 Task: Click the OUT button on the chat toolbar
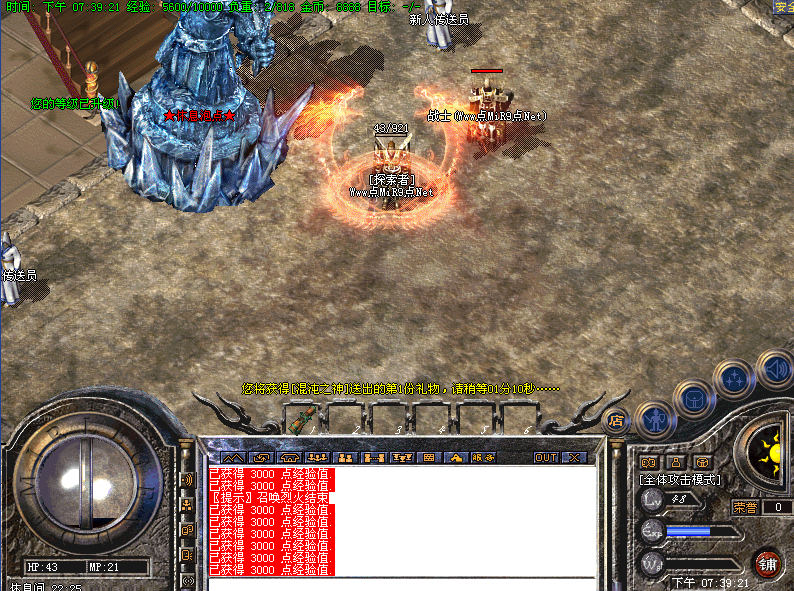(546, 457)
